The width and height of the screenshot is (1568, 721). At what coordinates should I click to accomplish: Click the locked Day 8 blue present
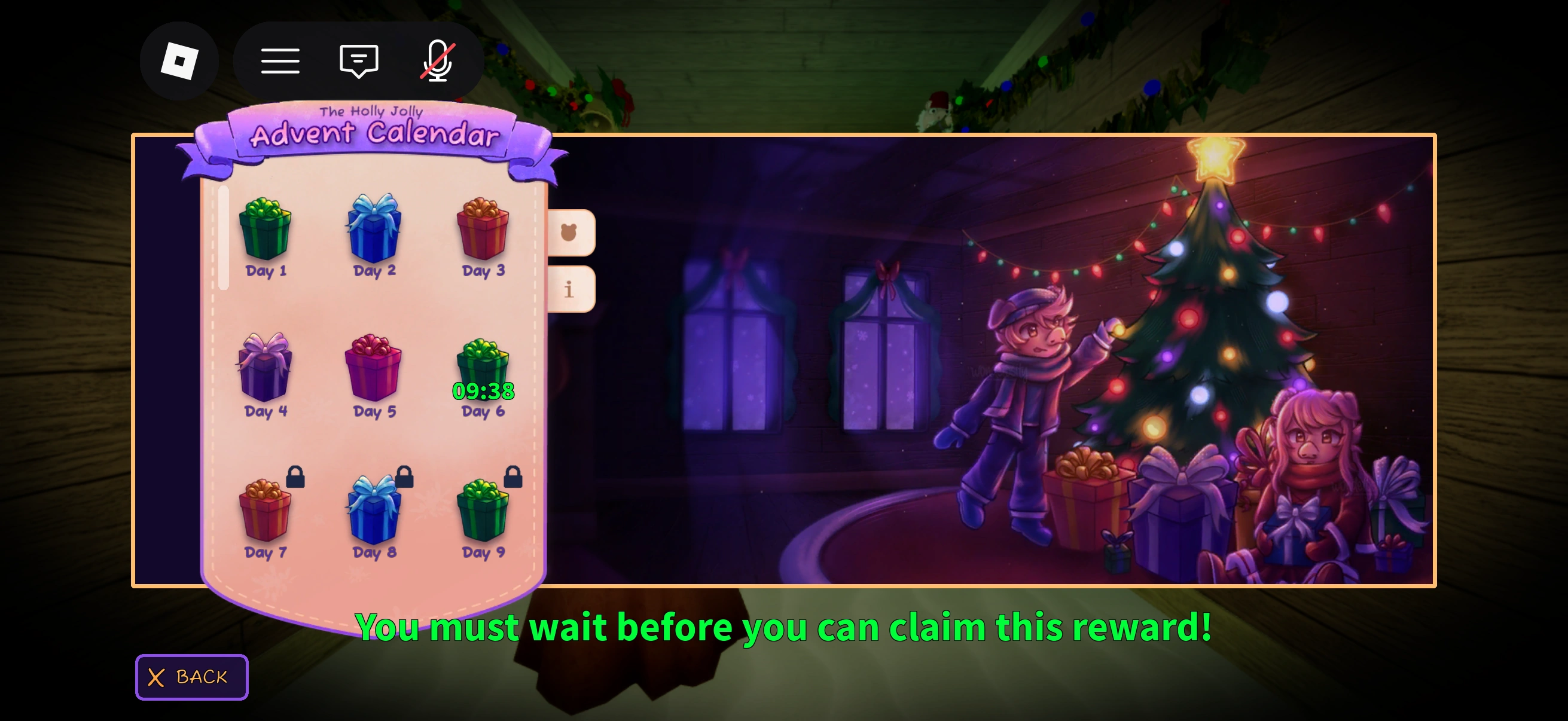[x=373, y=514]
